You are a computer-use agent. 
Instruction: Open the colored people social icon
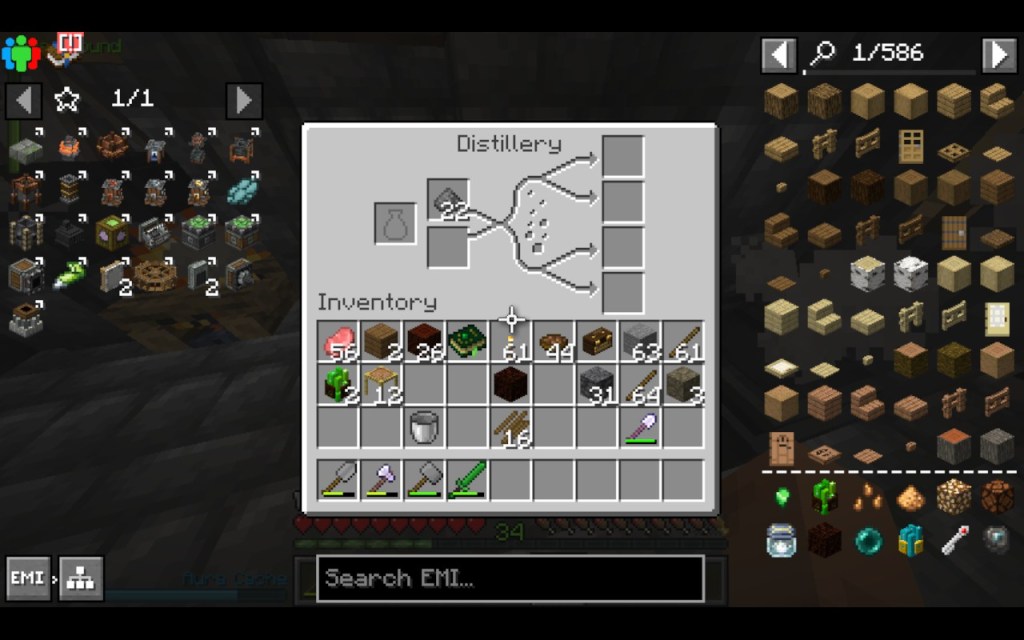tap(20, 52)
